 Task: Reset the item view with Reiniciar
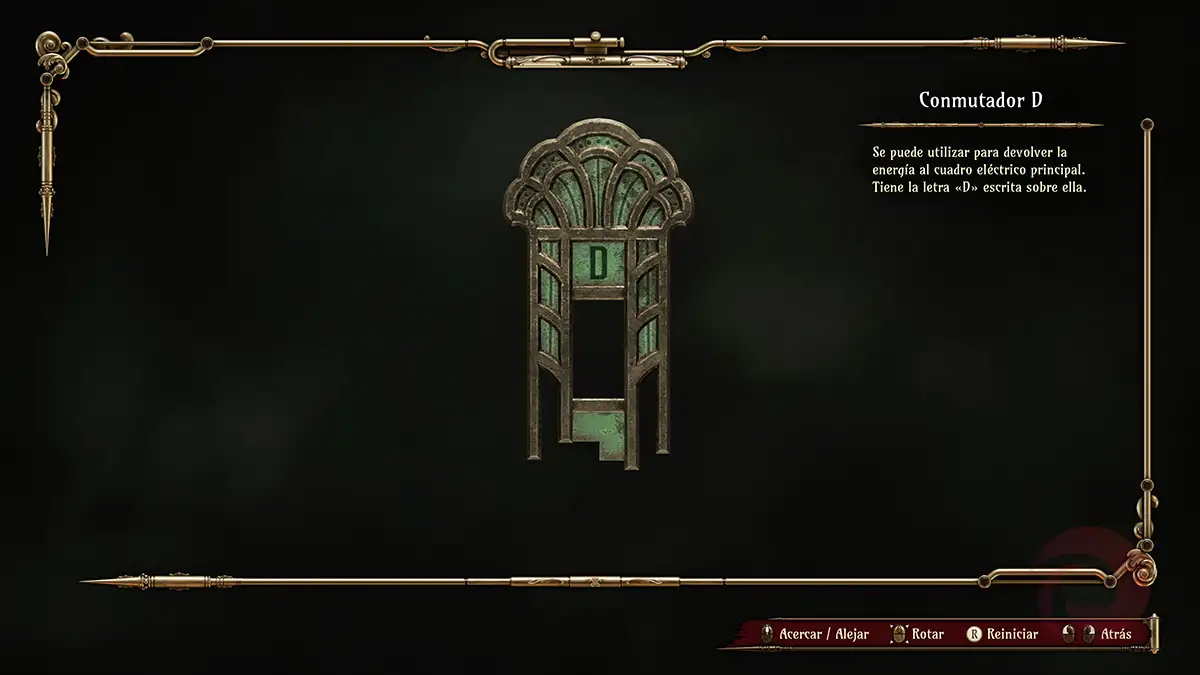[x=1010, y=634]
